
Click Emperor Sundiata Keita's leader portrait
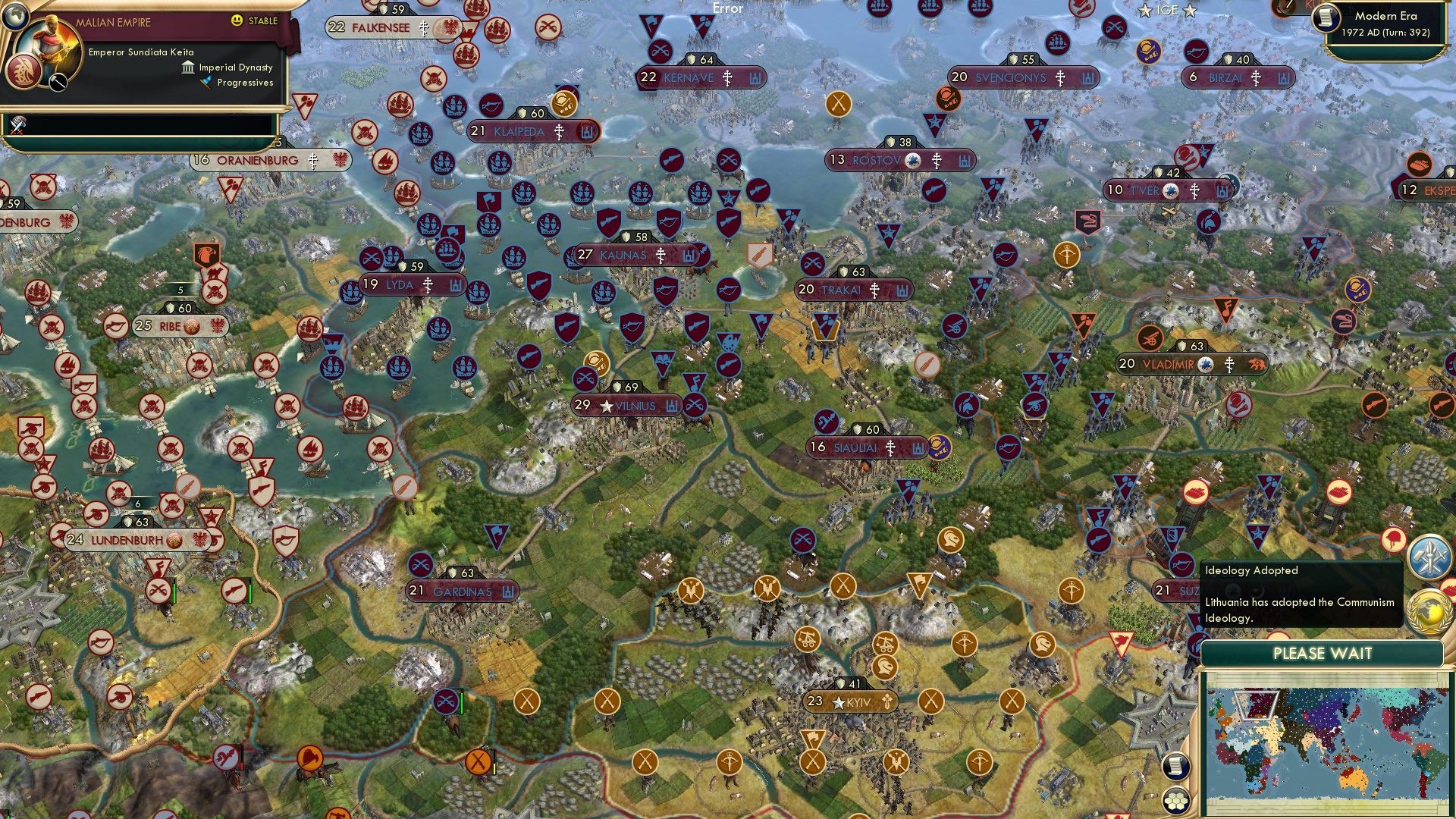49,44
